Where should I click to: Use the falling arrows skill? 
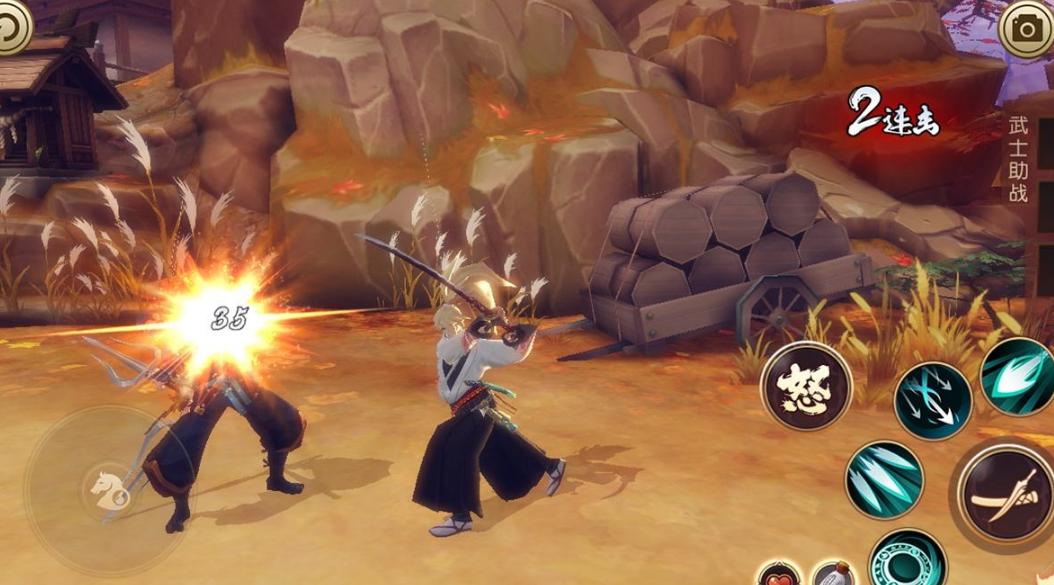(x=932, y=399)
